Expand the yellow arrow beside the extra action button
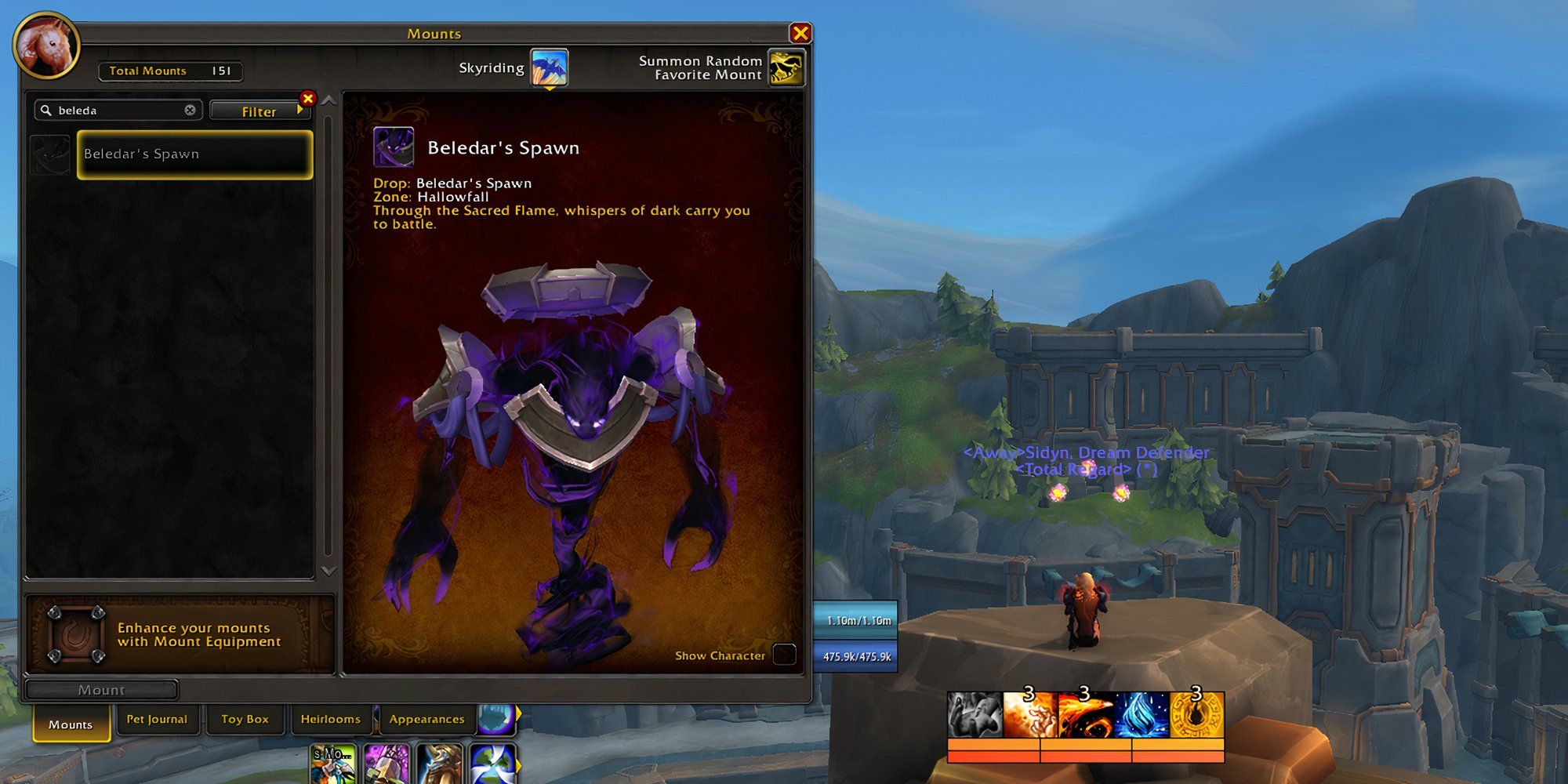 pos(519,715)
